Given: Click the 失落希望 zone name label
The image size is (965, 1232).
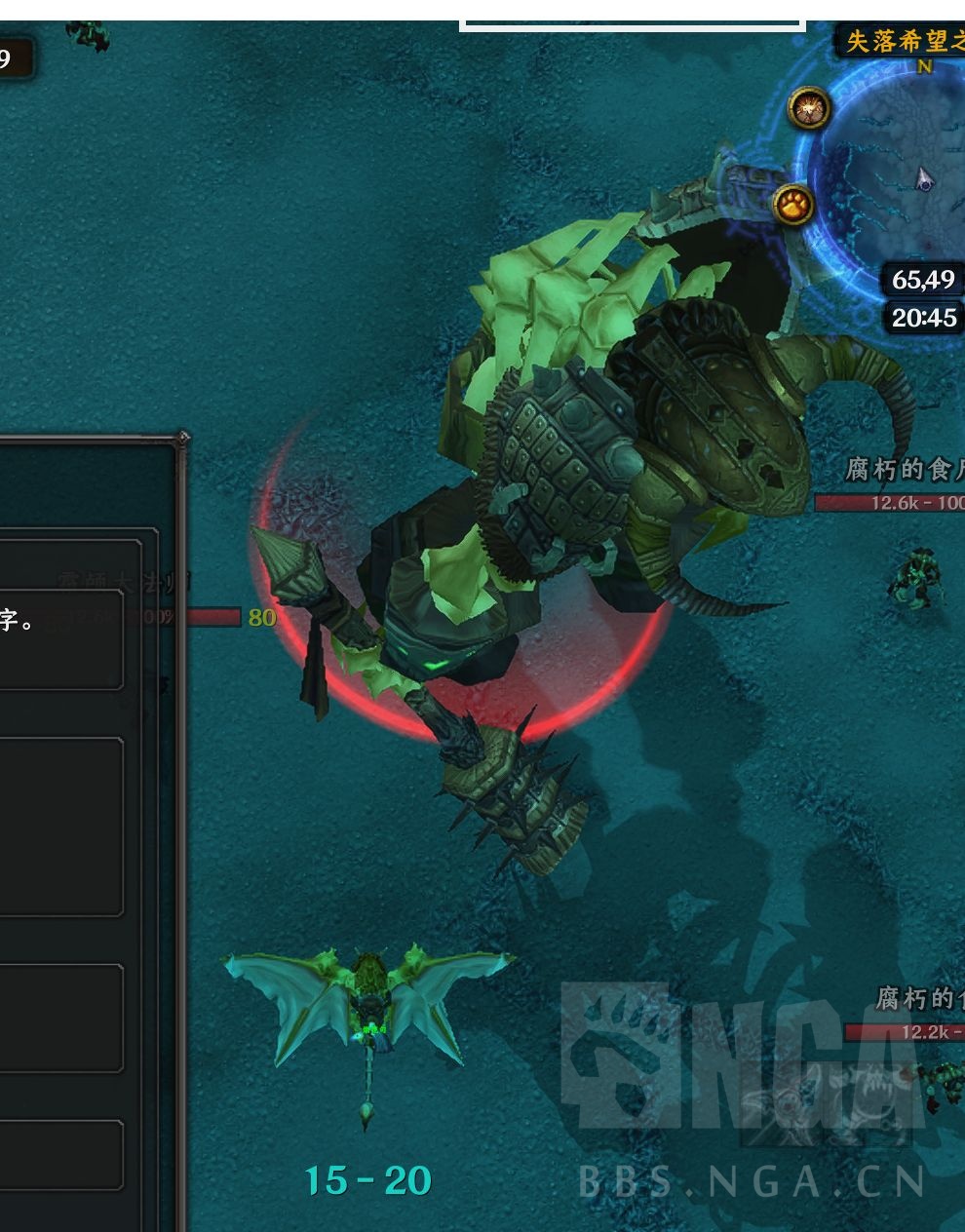Looking at the screenshot, I should (903, 42).
